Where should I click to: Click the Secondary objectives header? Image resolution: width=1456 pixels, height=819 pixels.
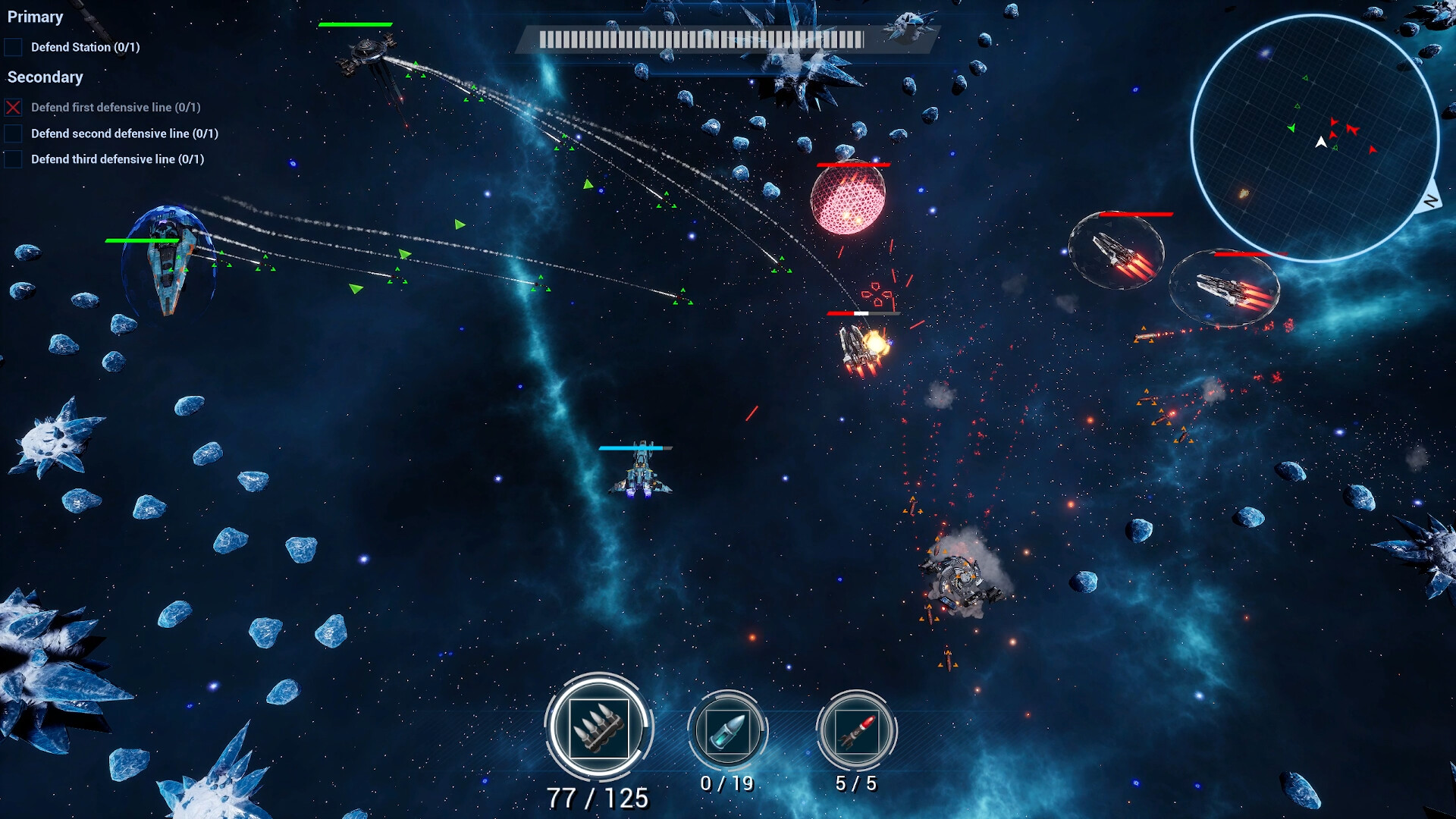pos(45,77)
